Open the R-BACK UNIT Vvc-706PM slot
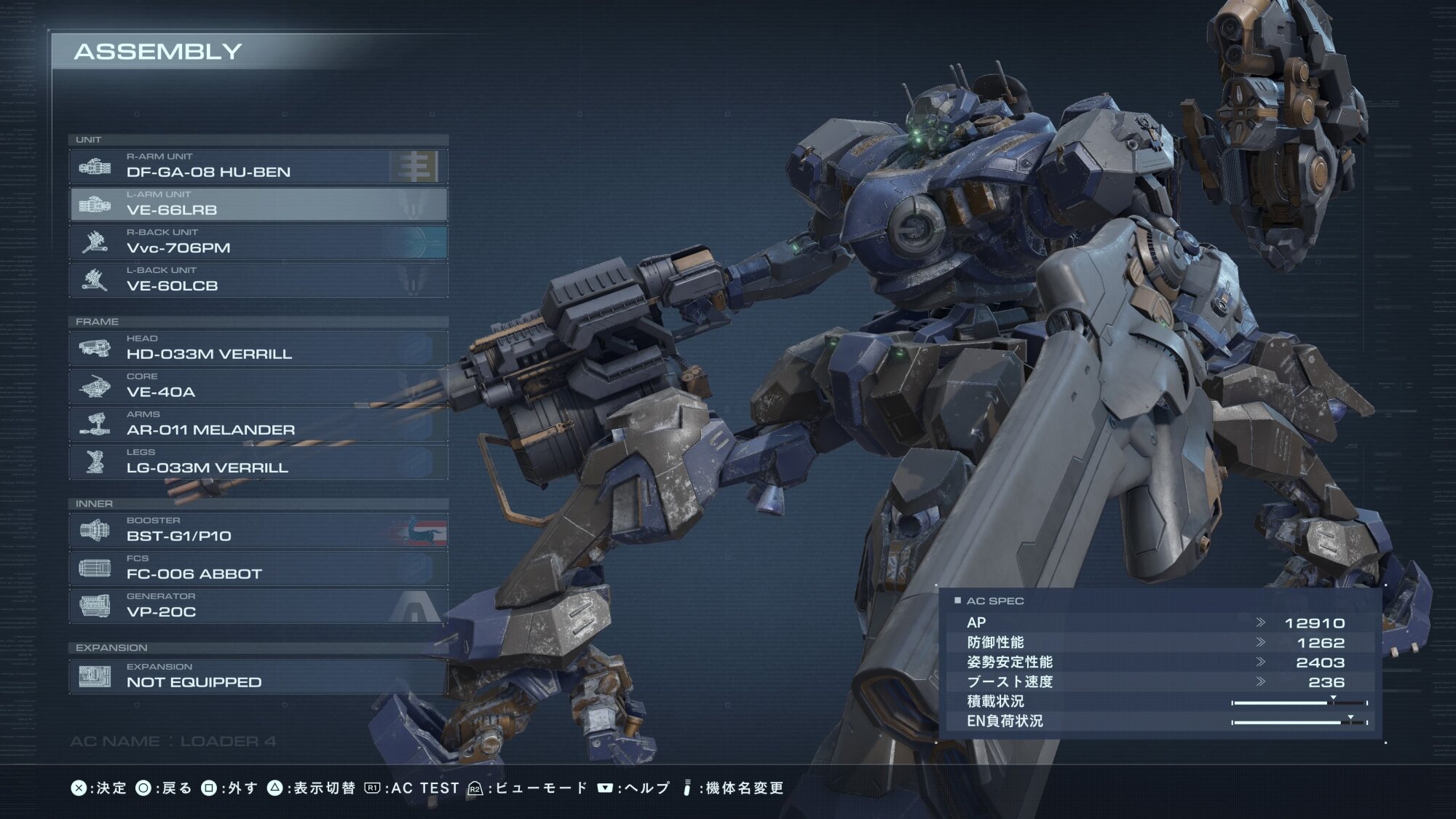Screen dimensions: 1456x819 click(258, 242)
